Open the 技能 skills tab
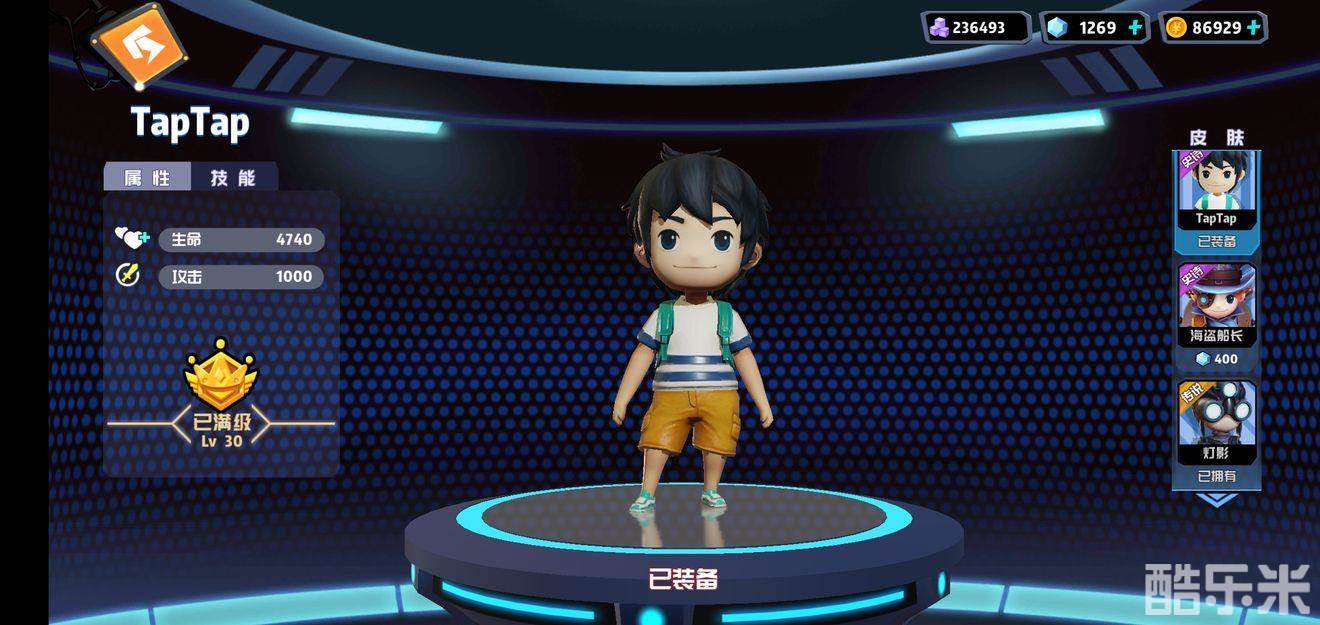1320x625 pixels. click(233, 178)
